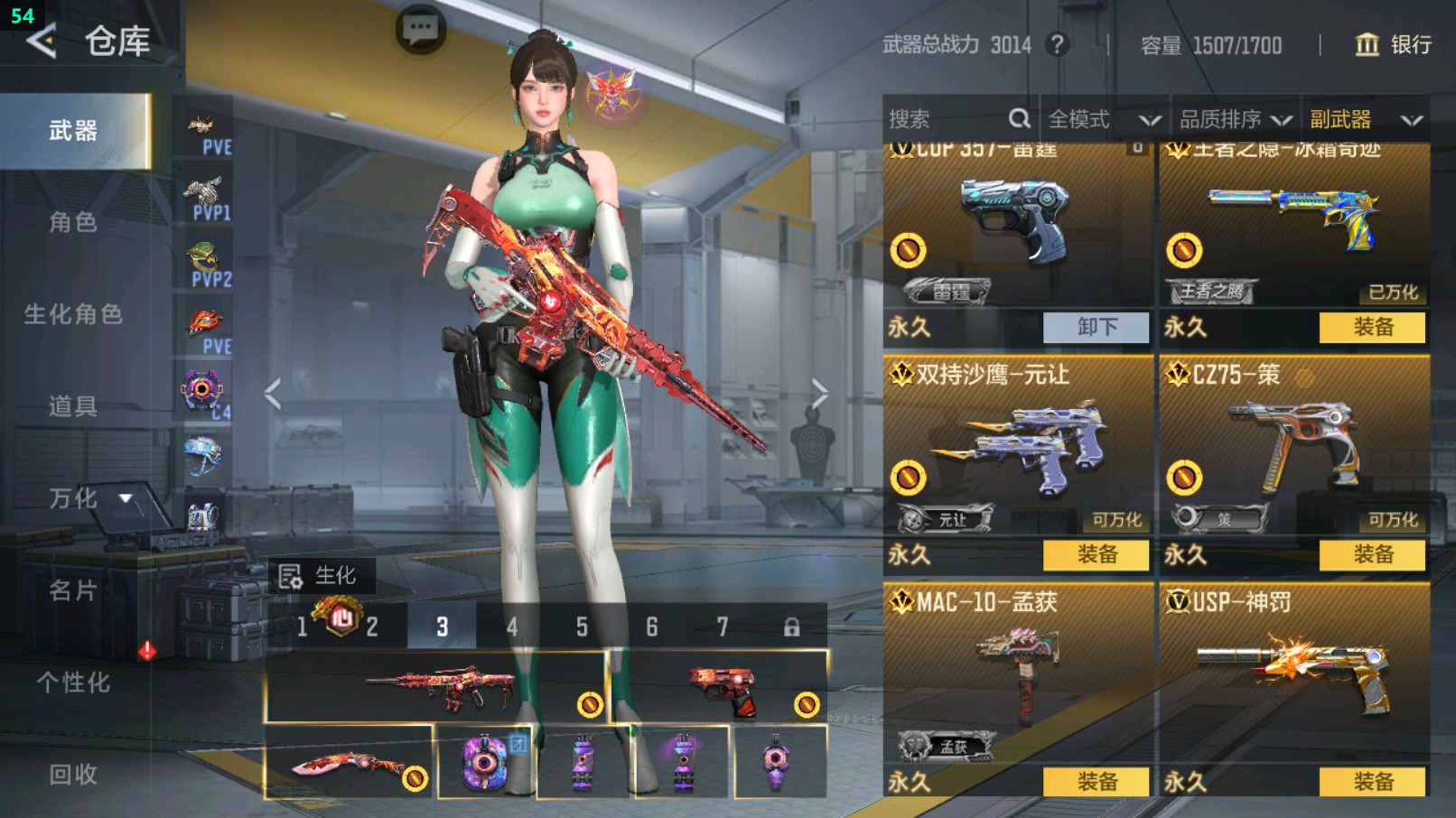Switch to the 角色 category

pos(73,222)
